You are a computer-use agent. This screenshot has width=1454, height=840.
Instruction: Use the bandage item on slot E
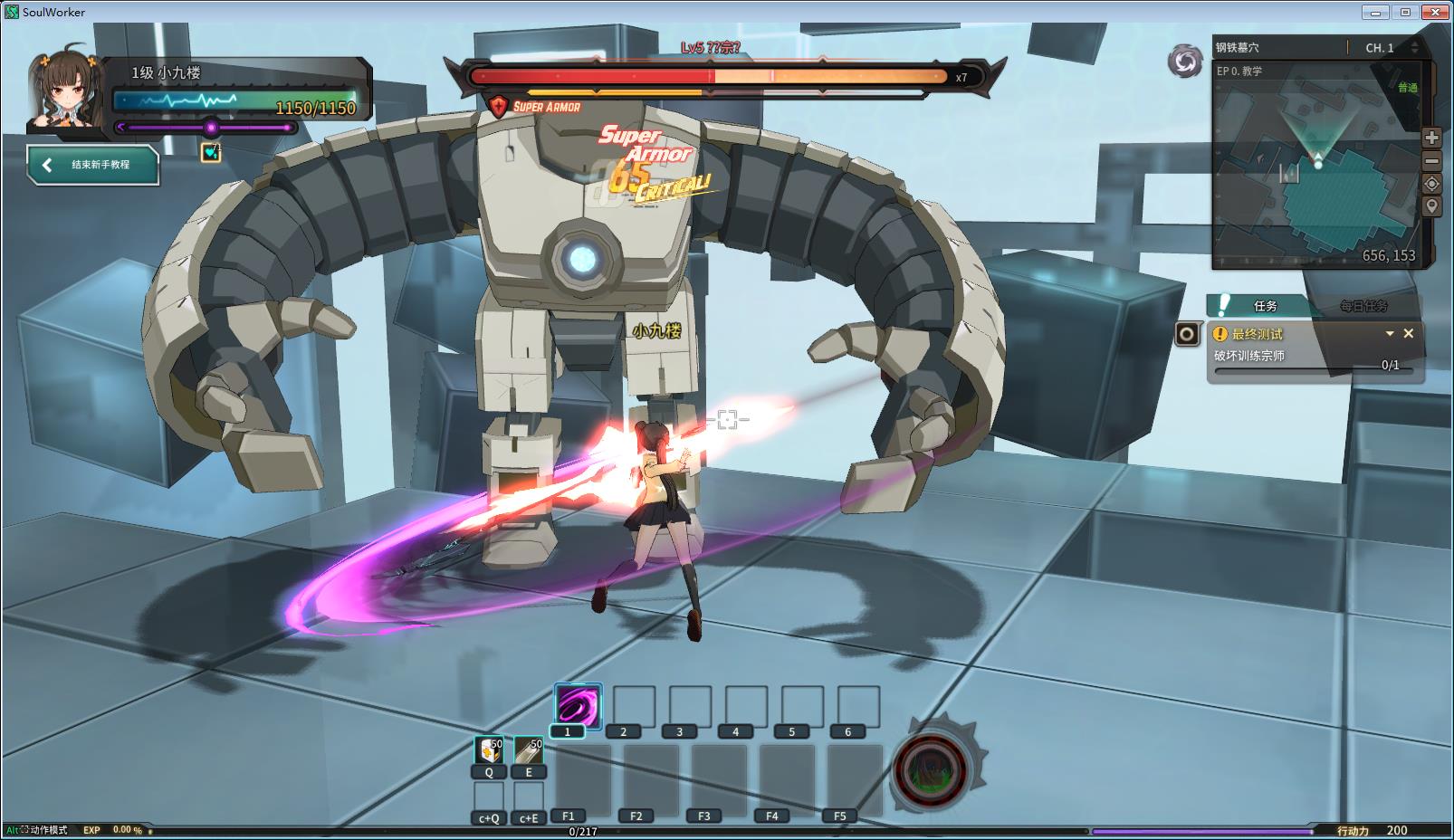click(x=529, y=750)
